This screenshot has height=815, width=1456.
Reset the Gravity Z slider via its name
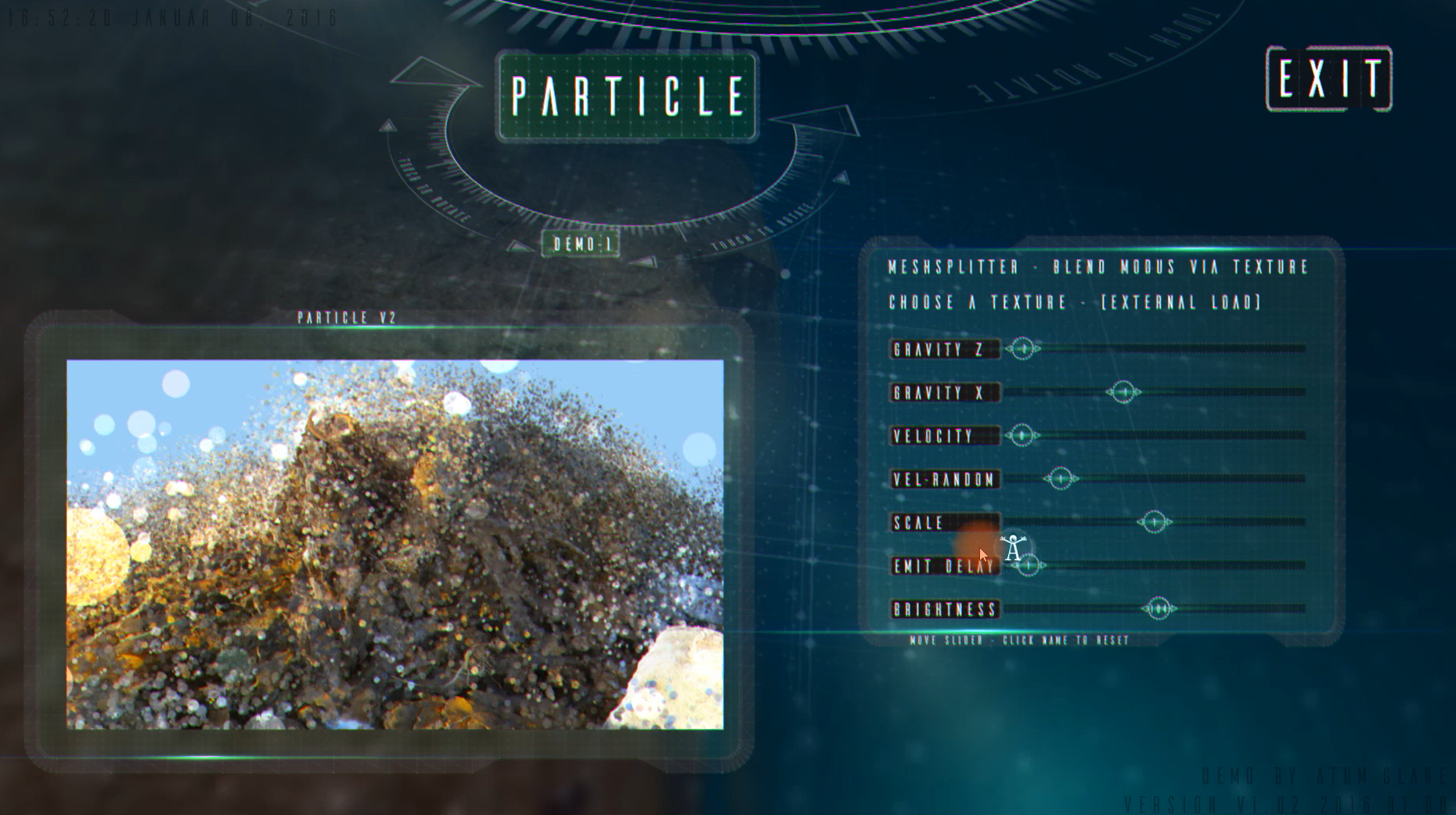point(944,349)
